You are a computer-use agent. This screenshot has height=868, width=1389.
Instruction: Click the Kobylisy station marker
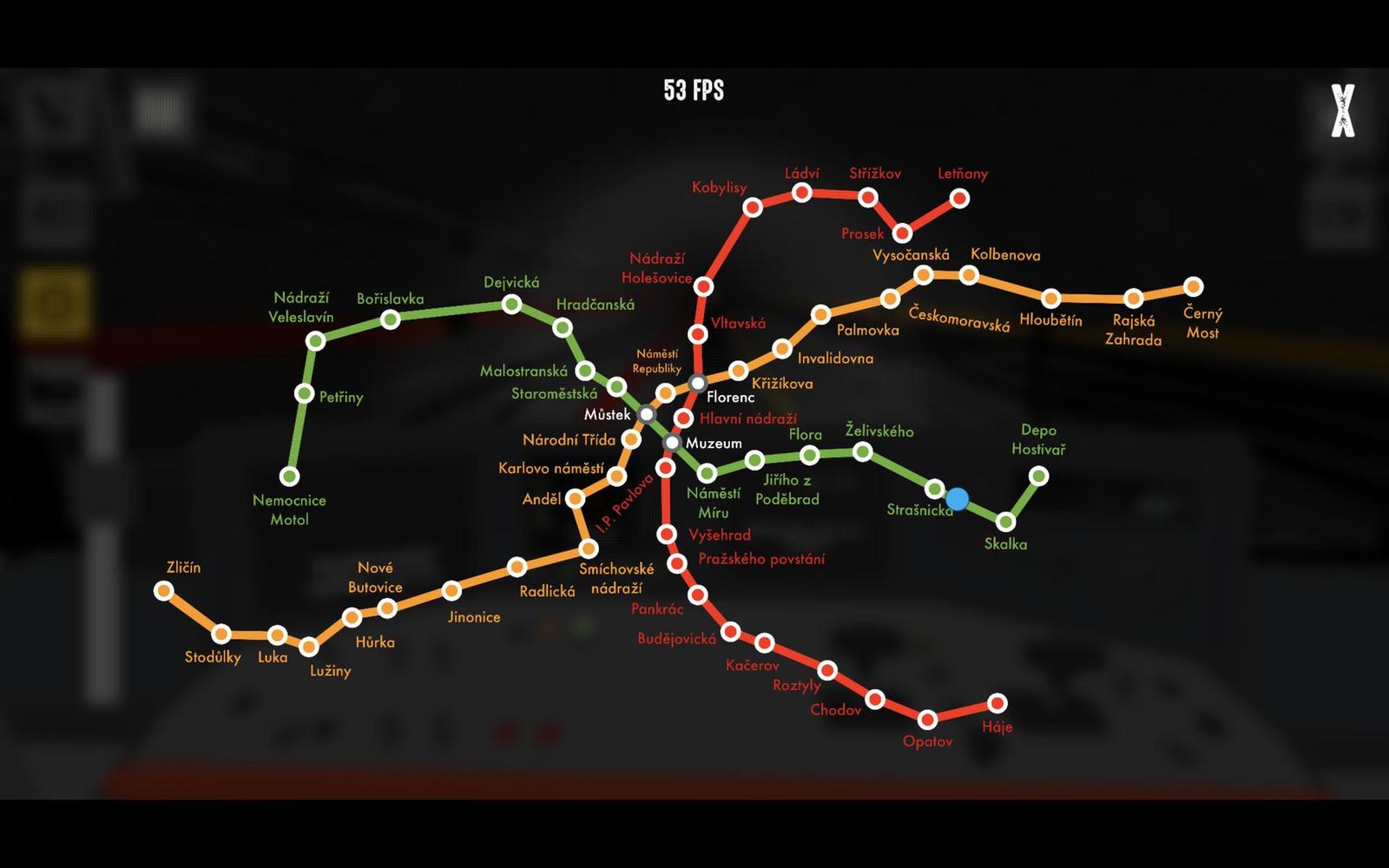coord(754,206)
